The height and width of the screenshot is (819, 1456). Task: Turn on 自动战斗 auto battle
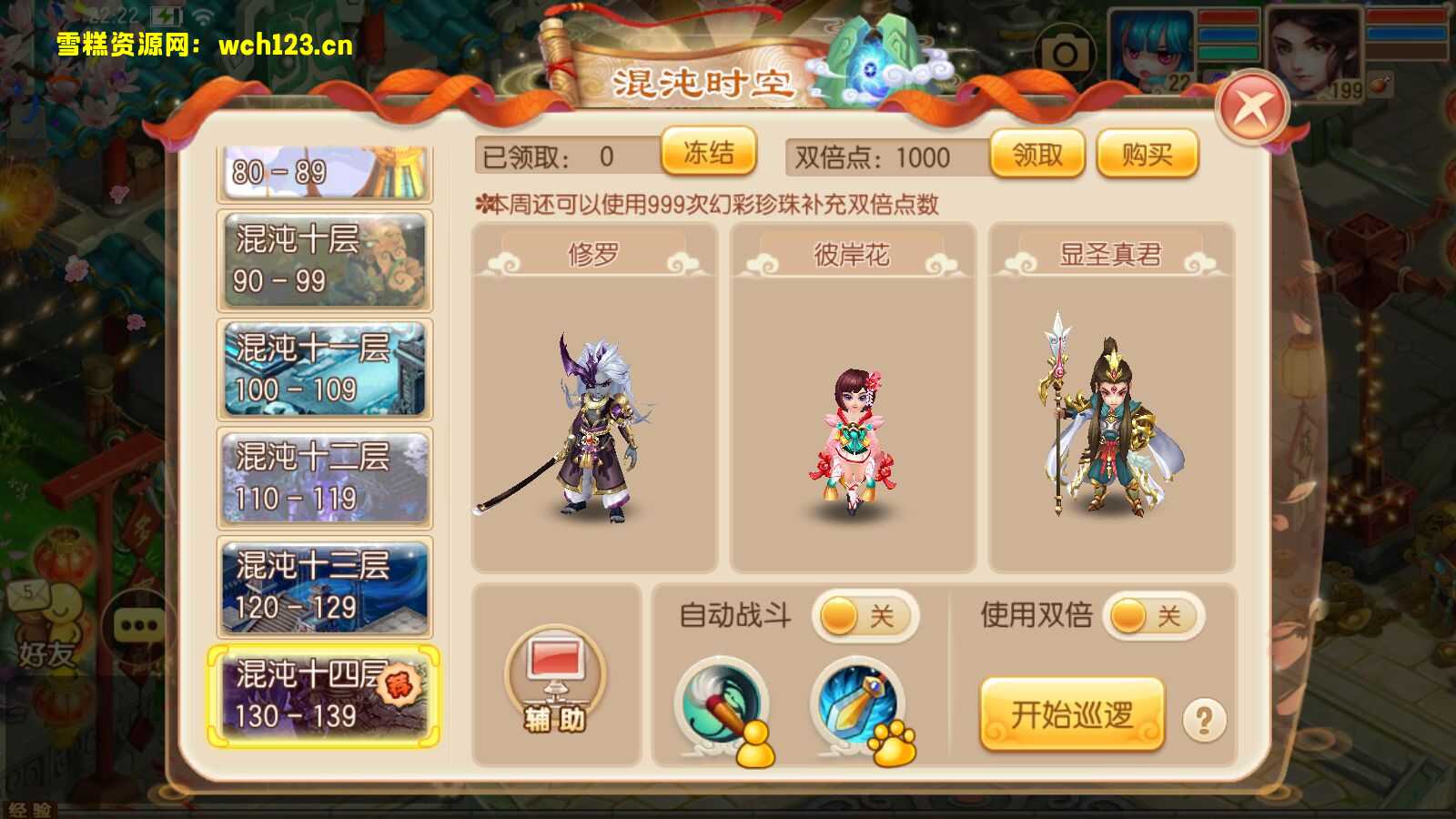coord(864,617)
